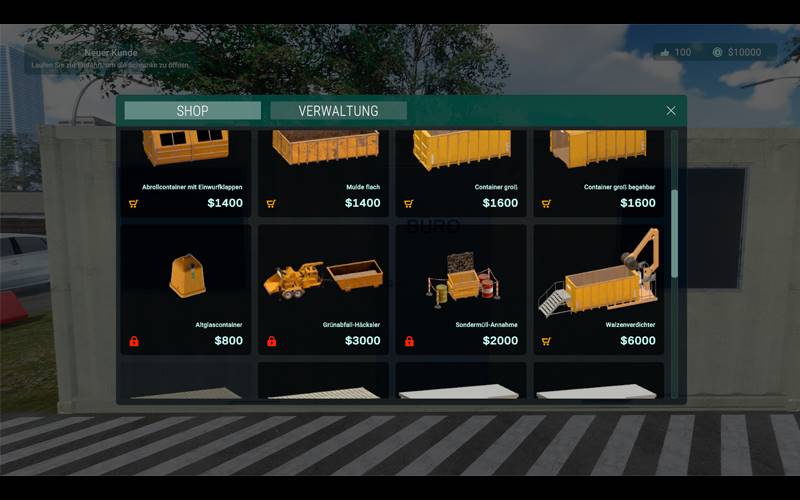Viewport: 800px width, 500px height.
Task: Click the lock icon on Grünabfall-Häcksler
Action: point(271,341)
